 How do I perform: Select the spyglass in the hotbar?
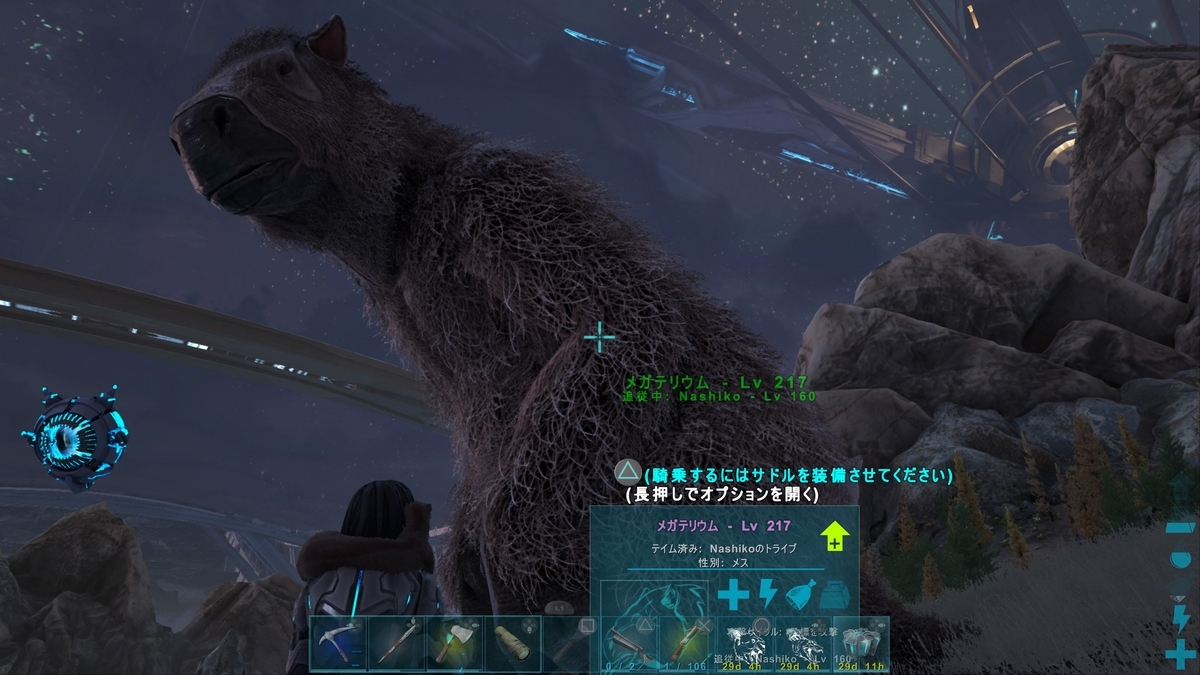click(x=512, y=644)
